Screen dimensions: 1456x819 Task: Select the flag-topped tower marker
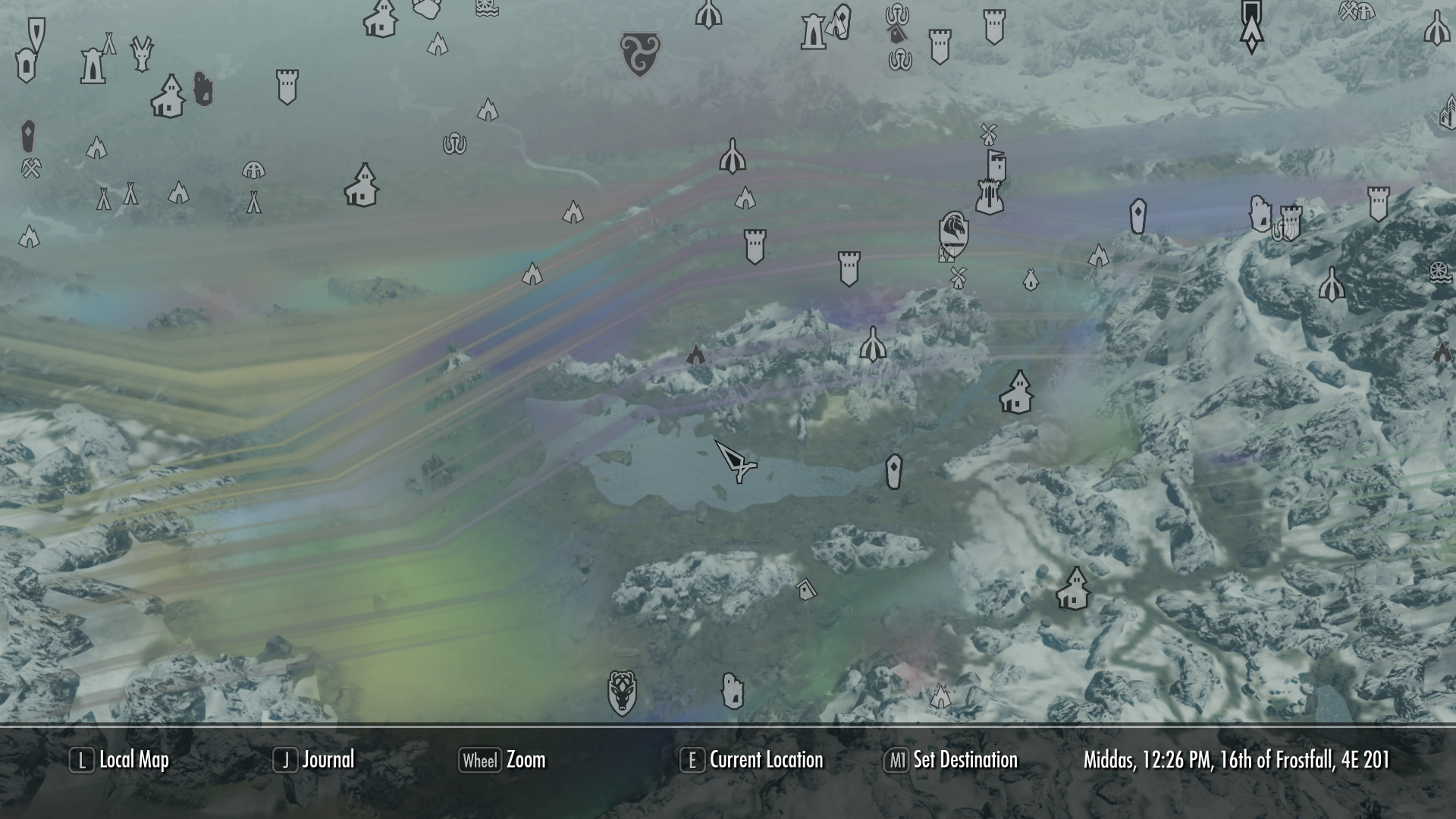click(x=995, y=165)
